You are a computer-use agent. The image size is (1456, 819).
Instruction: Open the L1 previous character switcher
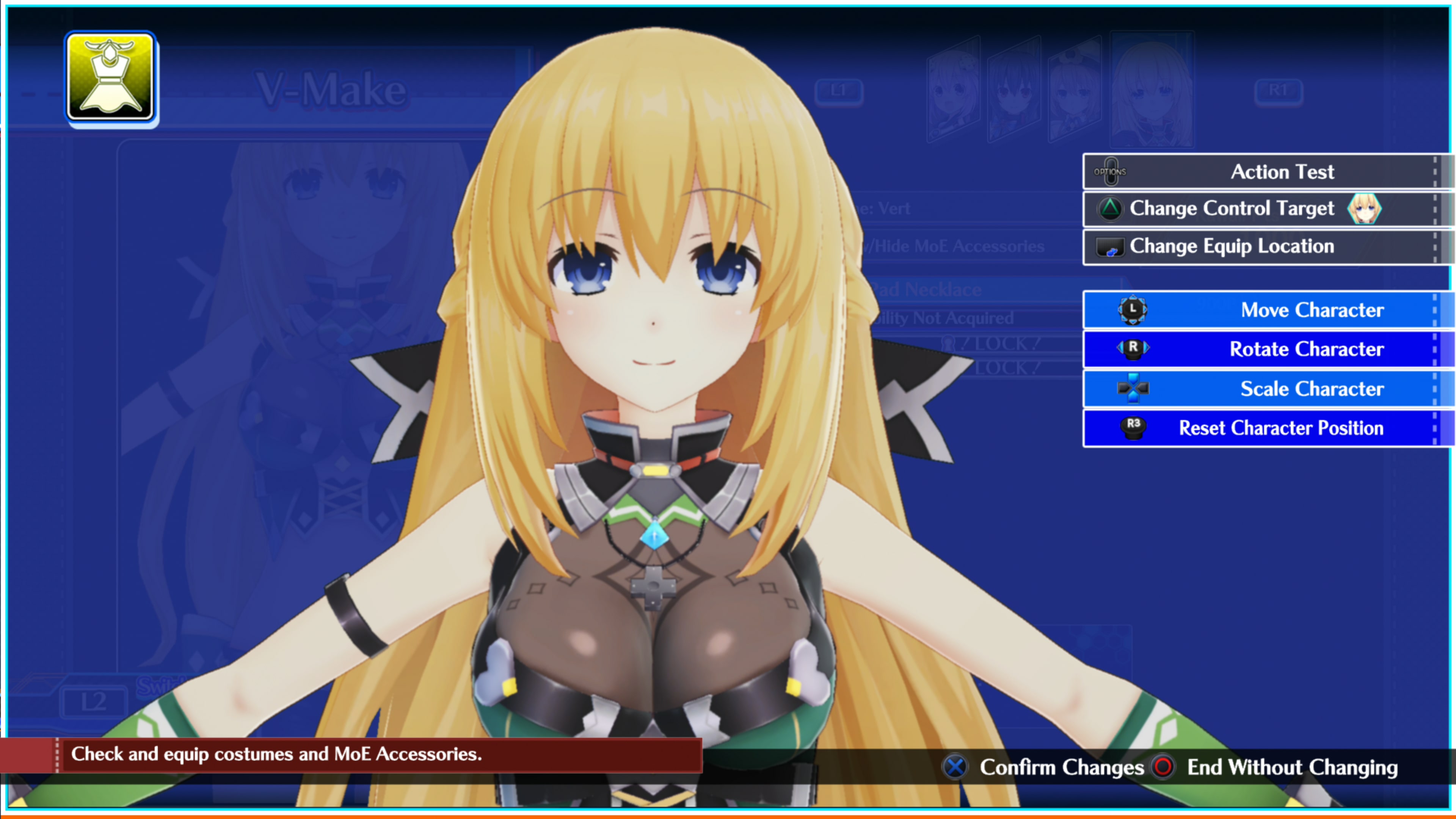pos(839,91)
